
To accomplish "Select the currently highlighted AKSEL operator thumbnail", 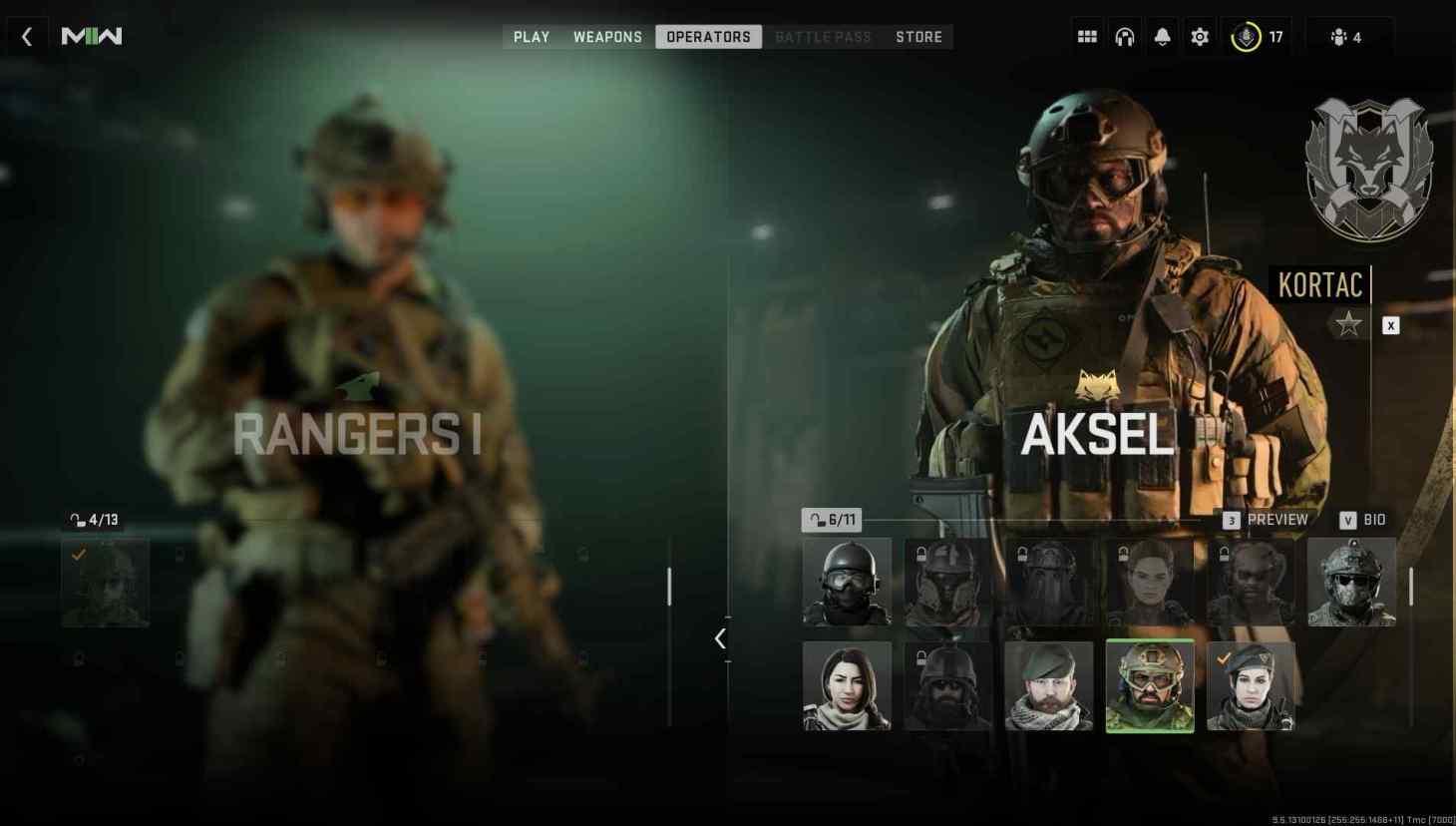I will (1149, 685).
